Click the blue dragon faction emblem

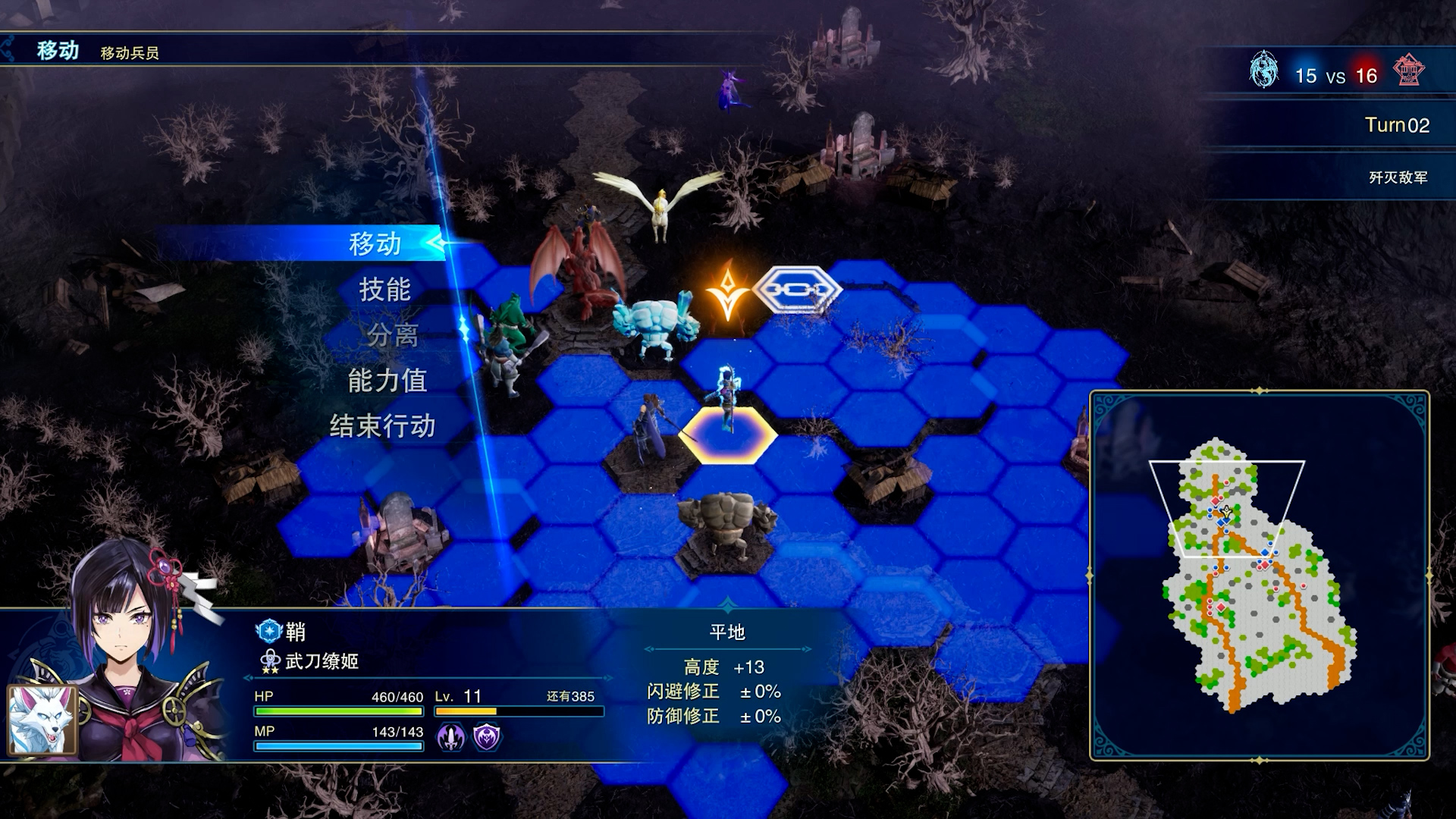click(1263, 71)
